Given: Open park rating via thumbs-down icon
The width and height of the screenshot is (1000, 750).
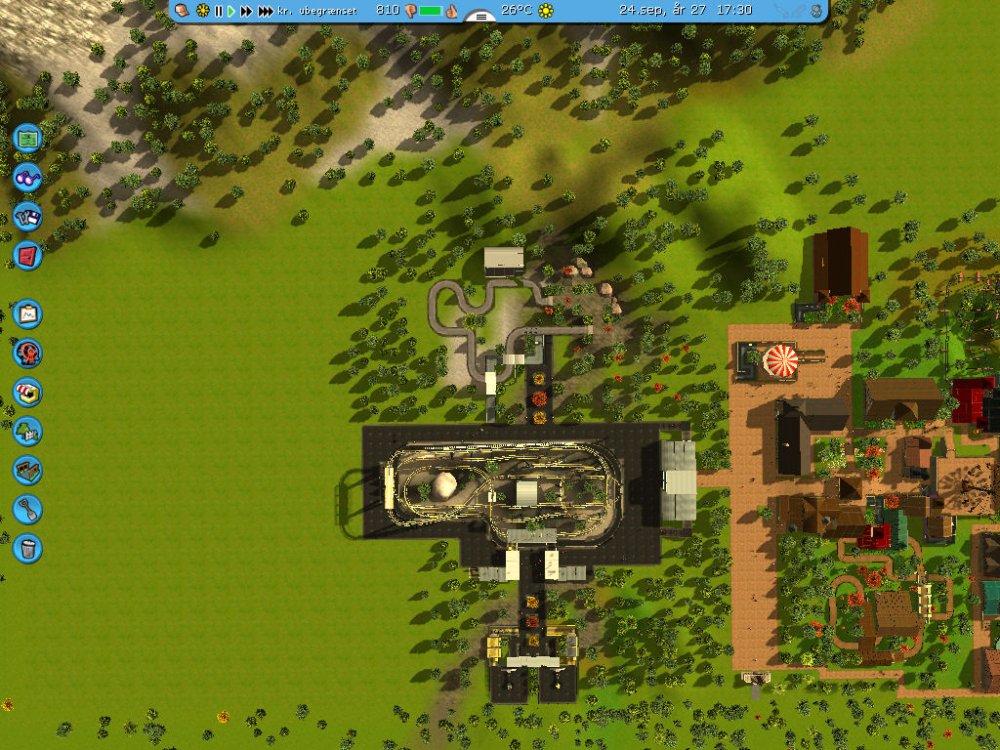Looking at the screenshot, I should coord(409,10).
